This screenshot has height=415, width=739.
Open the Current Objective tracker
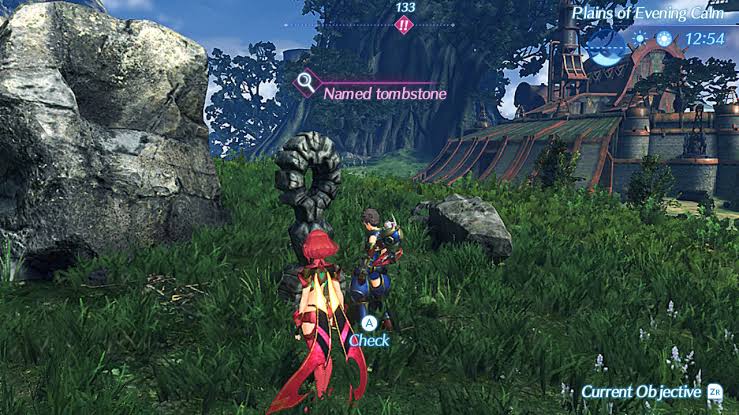[x=641, y=392]
